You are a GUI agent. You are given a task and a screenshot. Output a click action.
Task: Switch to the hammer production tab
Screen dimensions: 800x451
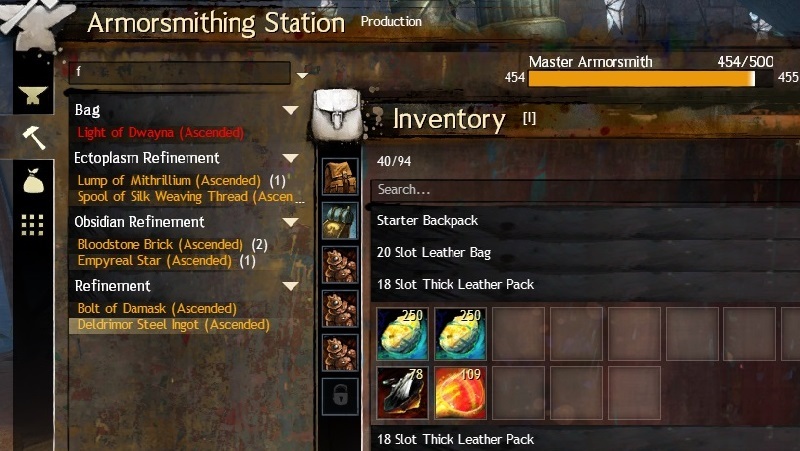point(32,137)
